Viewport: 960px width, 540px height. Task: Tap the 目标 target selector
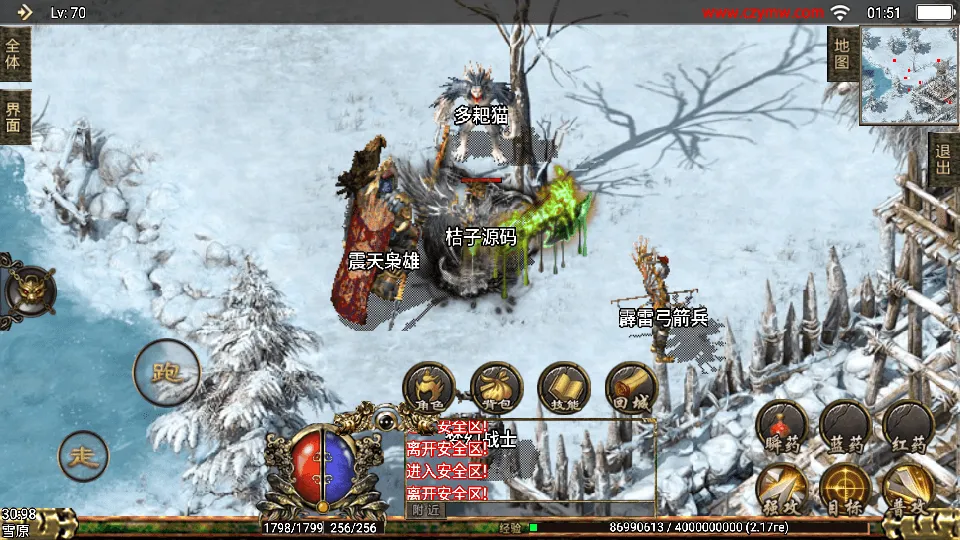845,489
